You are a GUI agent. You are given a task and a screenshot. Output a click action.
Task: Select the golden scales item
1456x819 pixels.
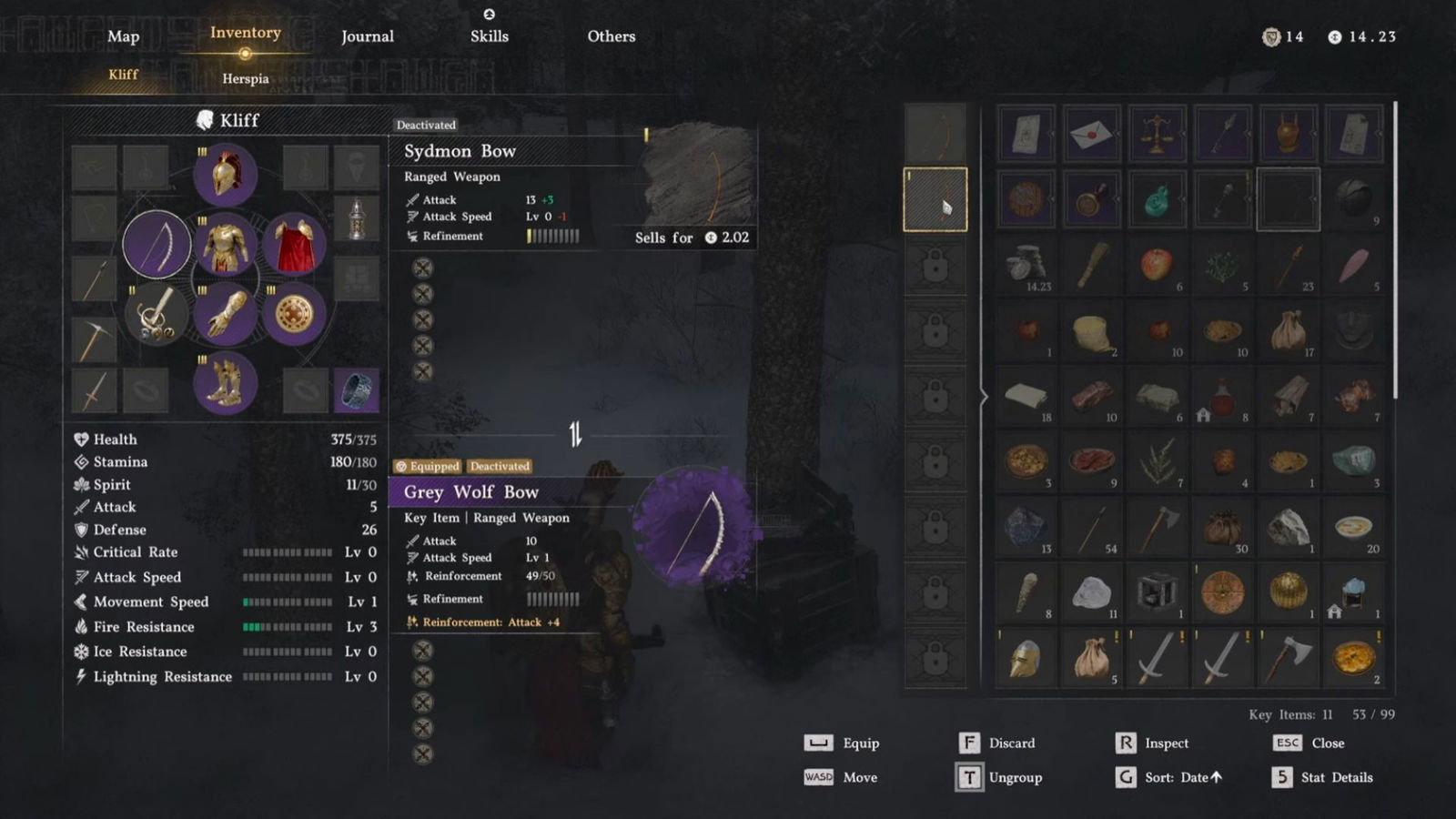[1157, 135]
